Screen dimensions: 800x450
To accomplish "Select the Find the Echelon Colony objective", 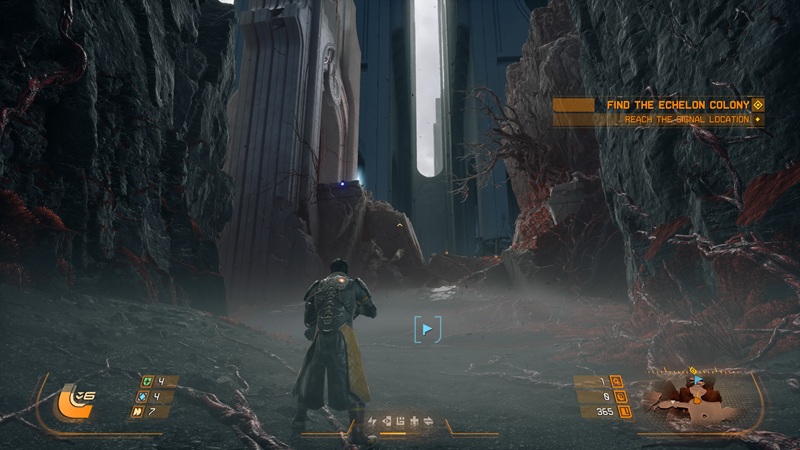I will [679, 104].
